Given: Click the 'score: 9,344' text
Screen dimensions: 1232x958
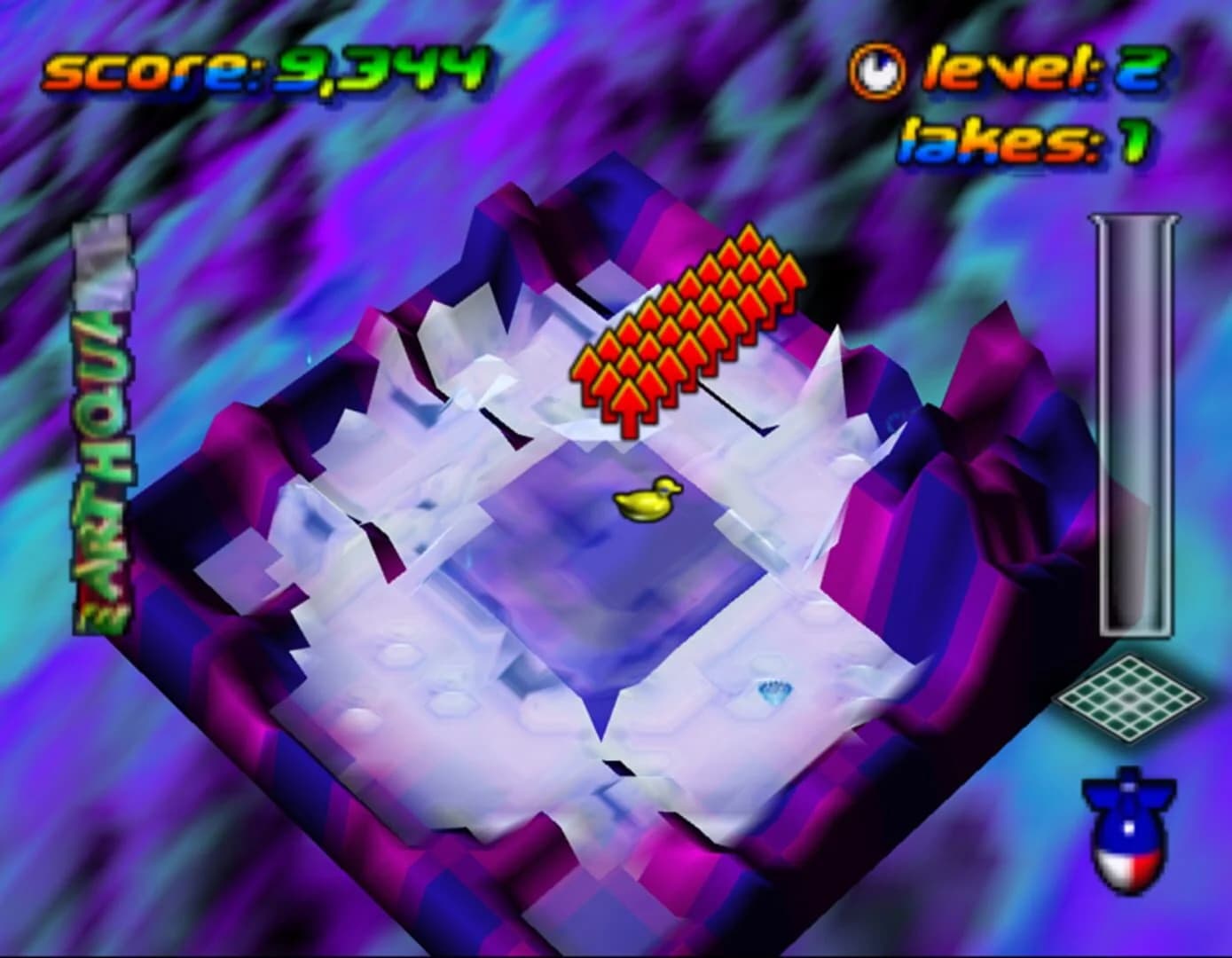Looking at the screenshot, I should [266, 71].
